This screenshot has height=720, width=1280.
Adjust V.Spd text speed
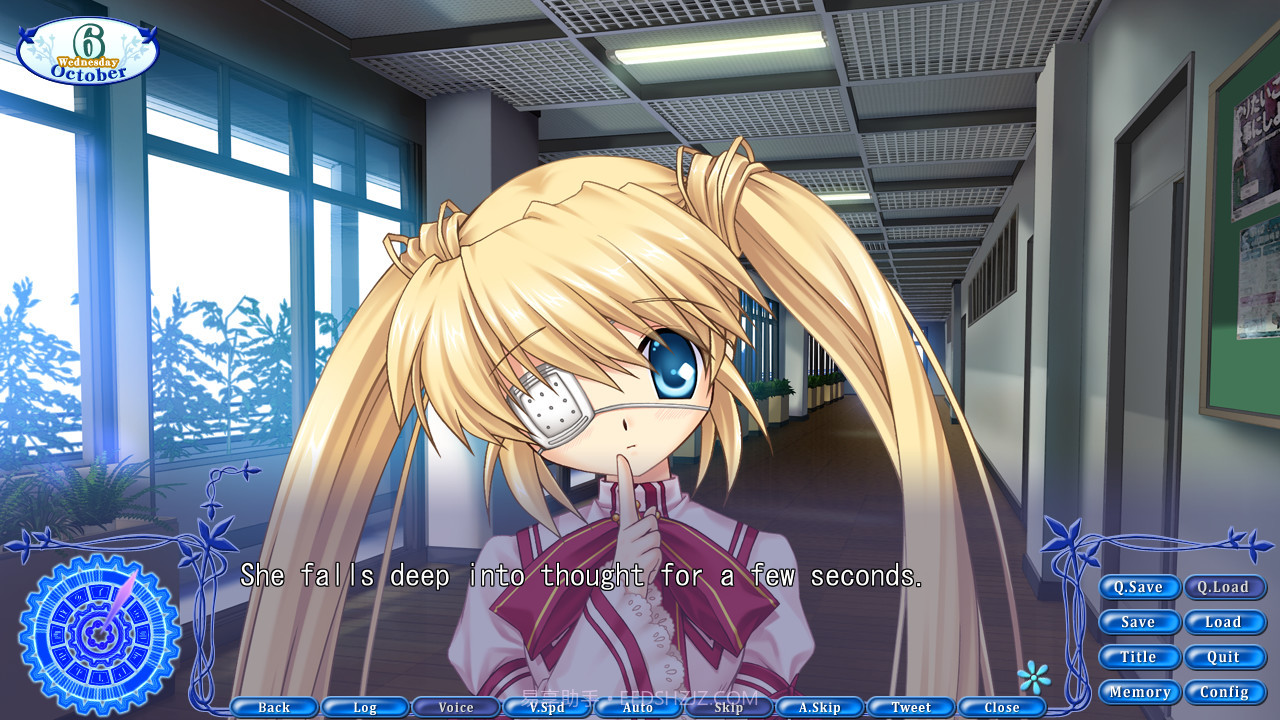546,707
